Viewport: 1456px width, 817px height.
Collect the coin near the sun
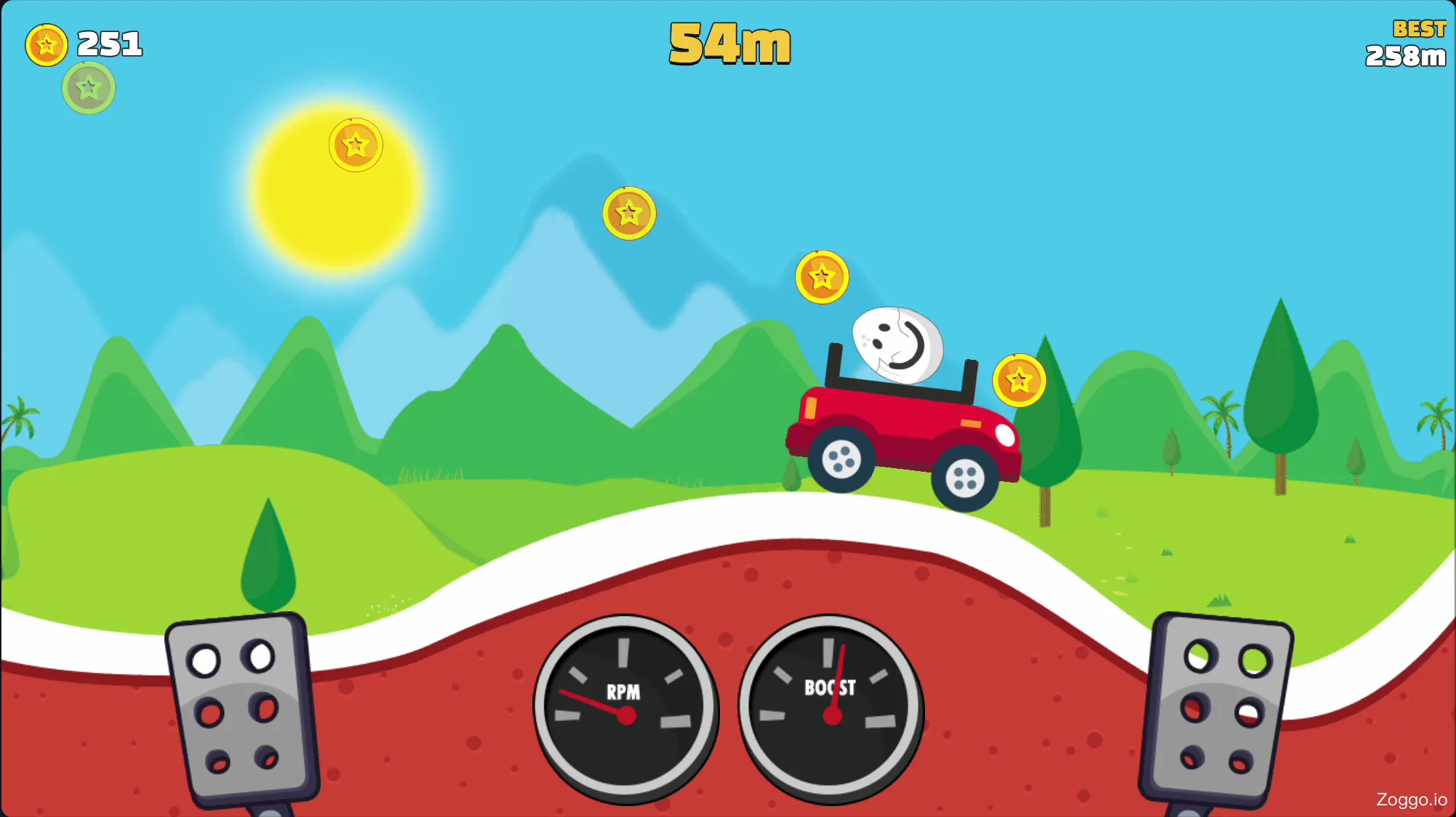click(355, 145)
